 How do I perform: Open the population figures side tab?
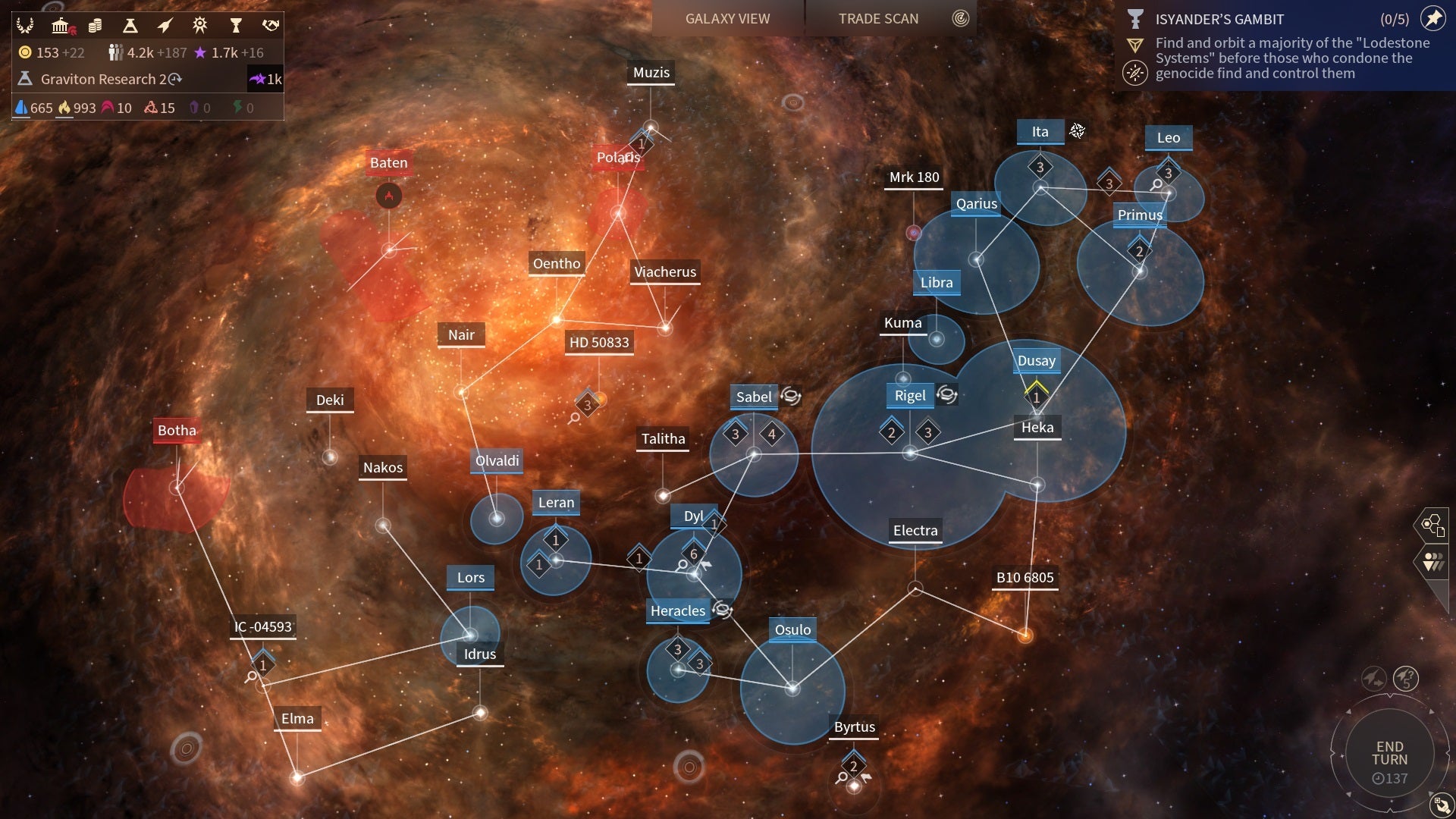pyautogui.click(x=1432, y=562)
